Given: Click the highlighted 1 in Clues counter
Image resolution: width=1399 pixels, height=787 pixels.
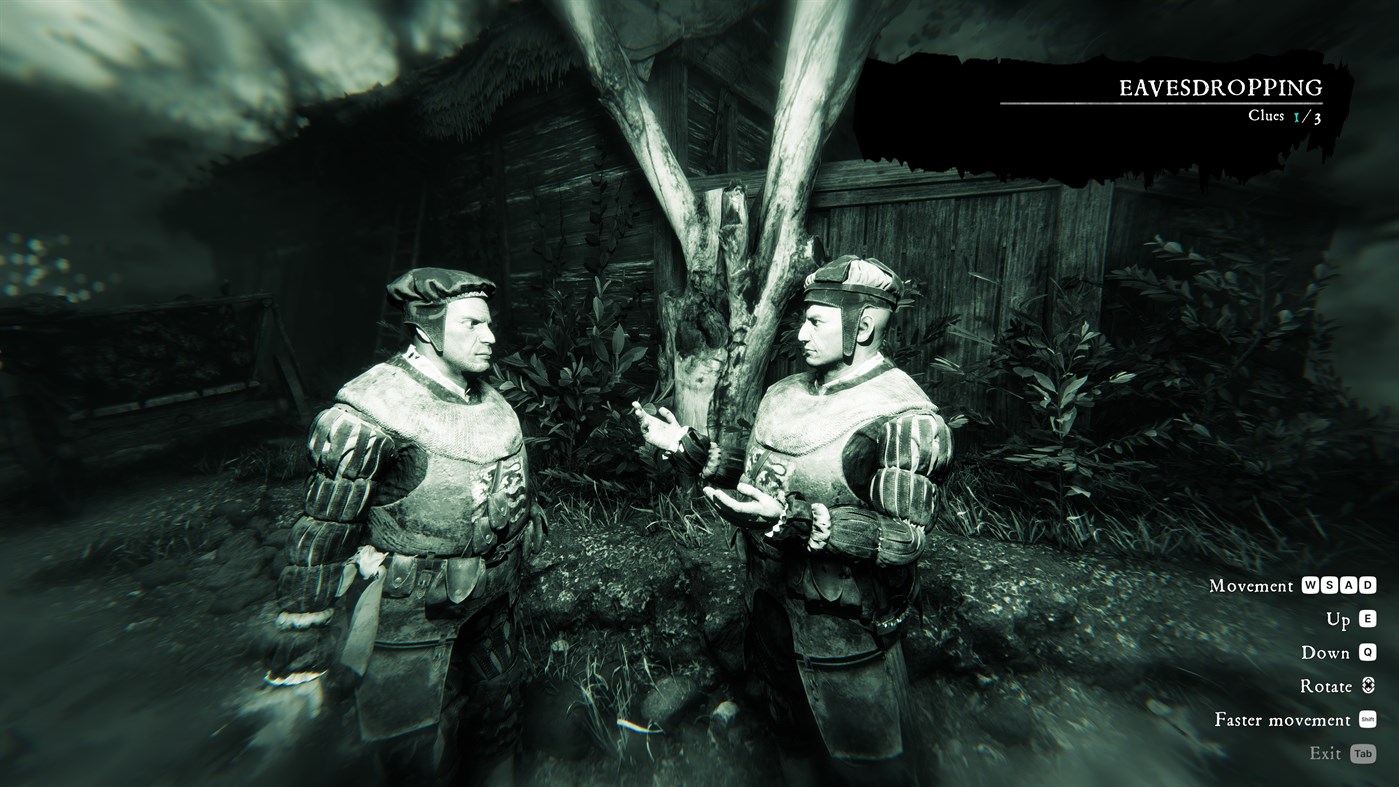Looking at the screenshot, I should point(1295,114).
